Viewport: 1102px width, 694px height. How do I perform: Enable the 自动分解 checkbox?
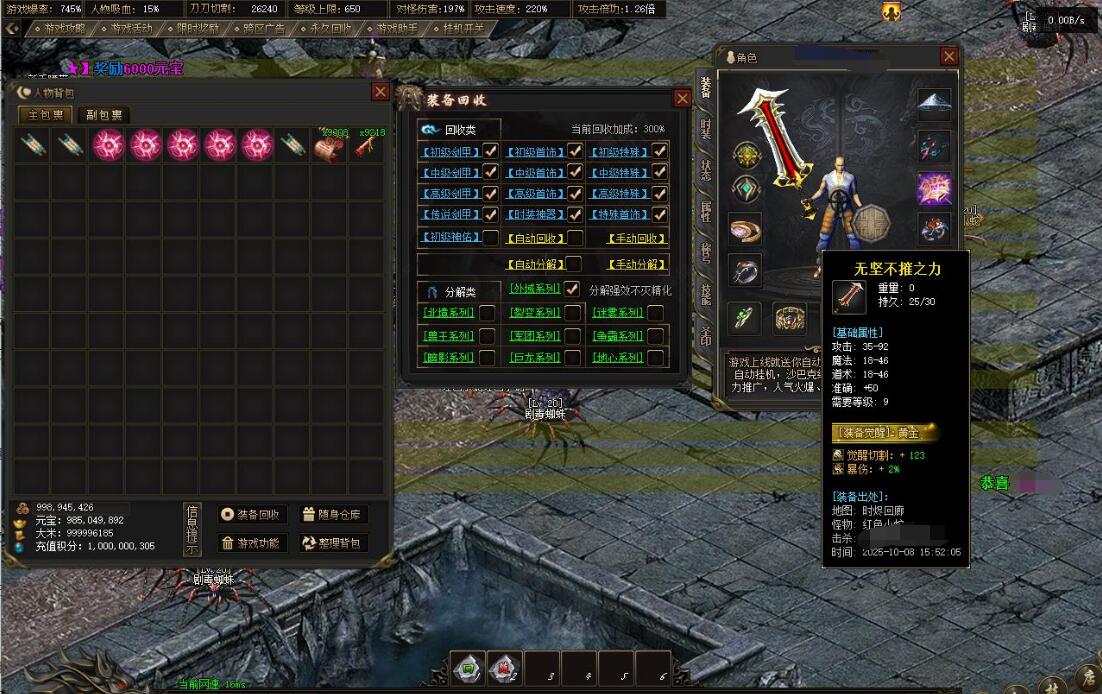(575, 264)
